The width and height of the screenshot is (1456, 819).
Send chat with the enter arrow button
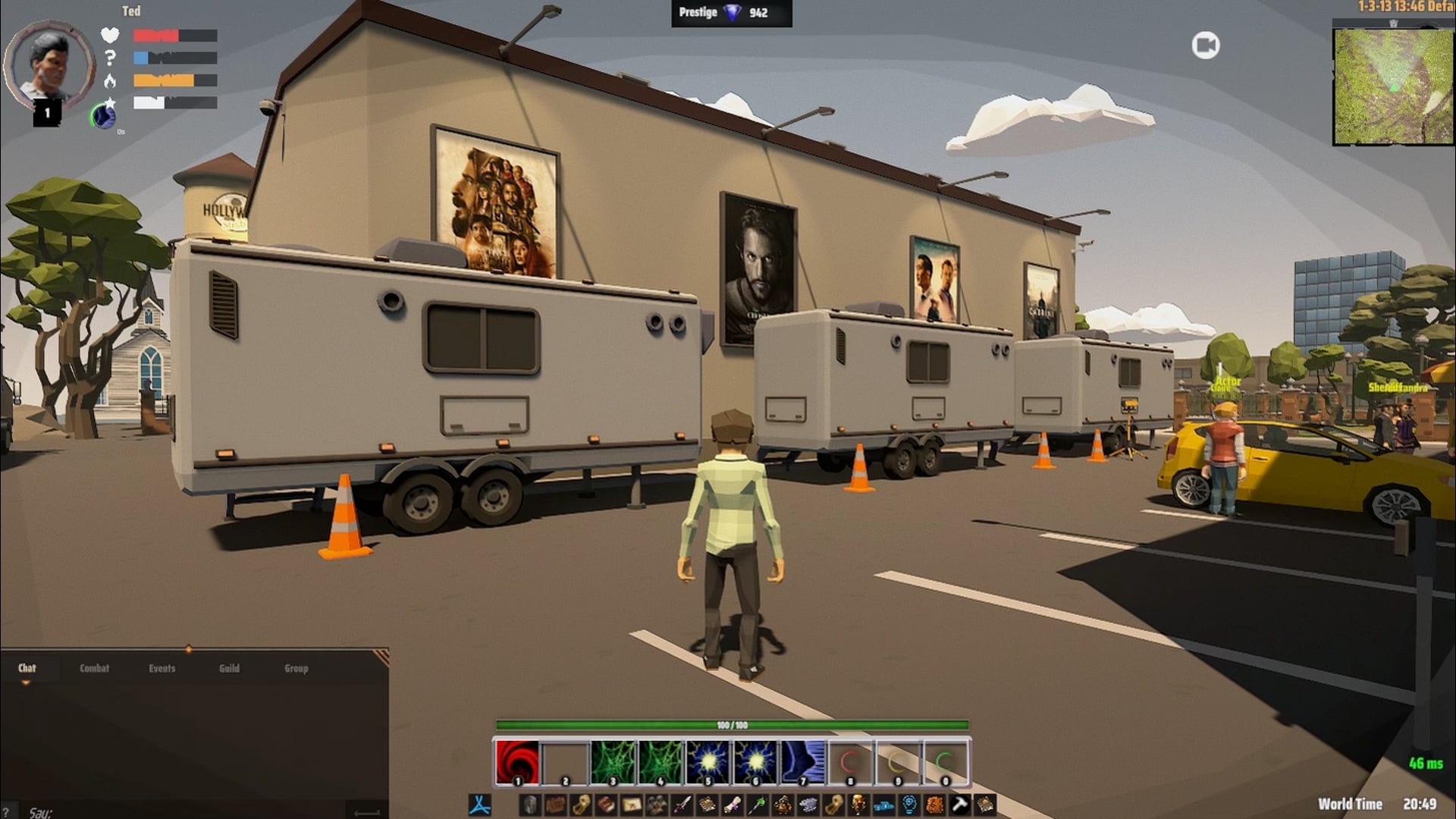pos(367,812)
